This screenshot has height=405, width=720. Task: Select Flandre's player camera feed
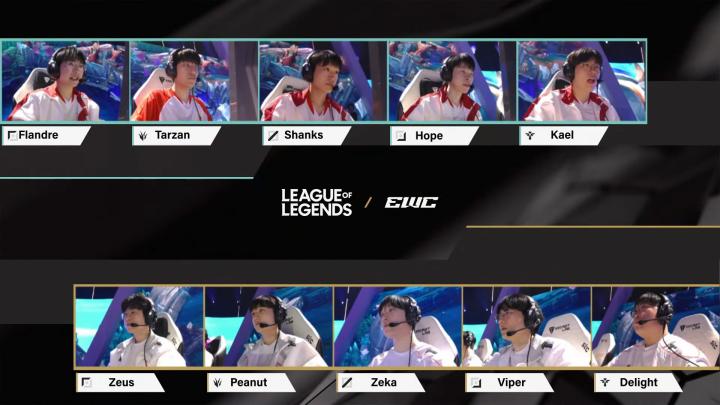pyautogui.click(x=65, y=81)
